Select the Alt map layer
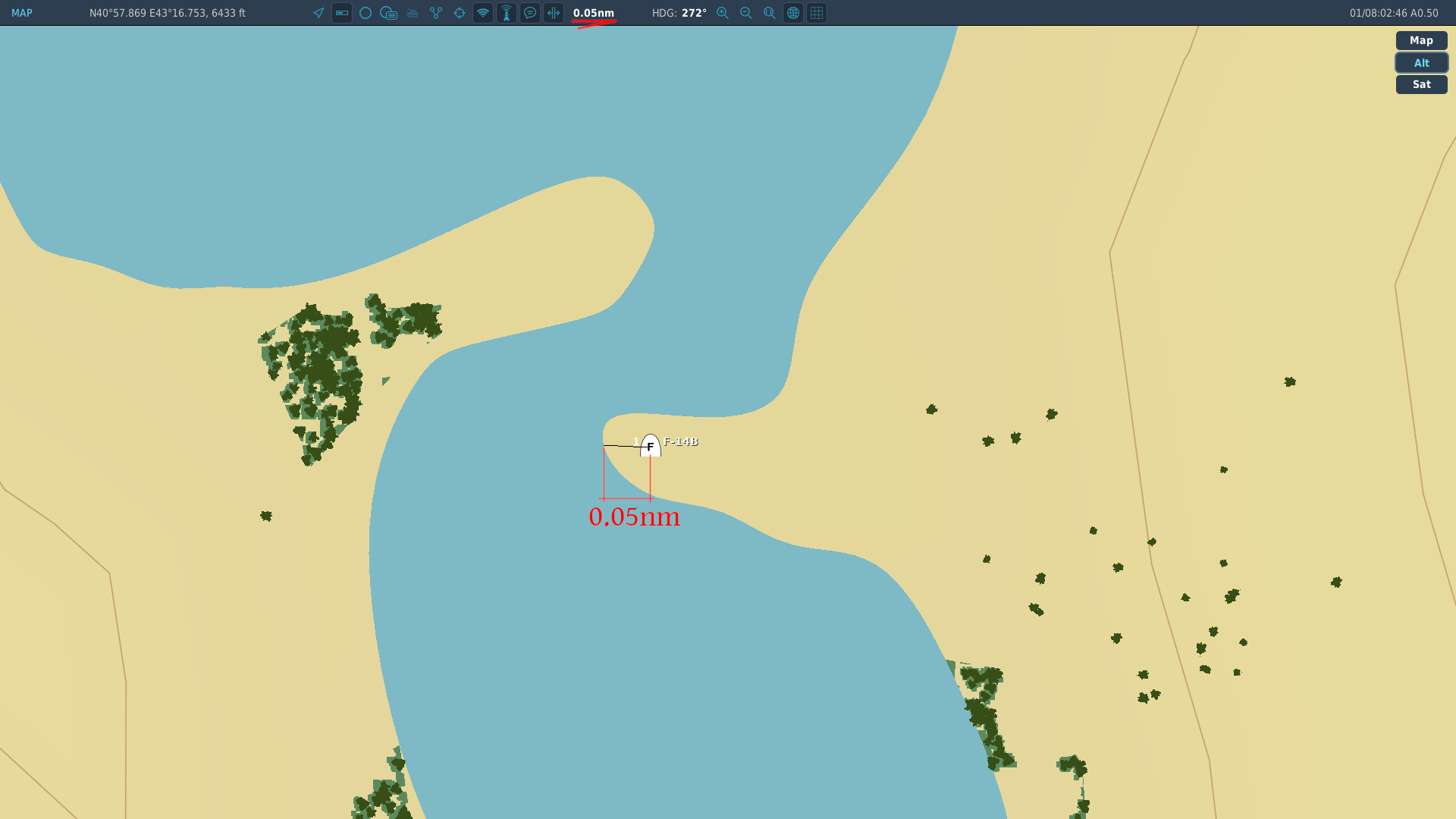1456x819 pixels. tap(1421, 63)
